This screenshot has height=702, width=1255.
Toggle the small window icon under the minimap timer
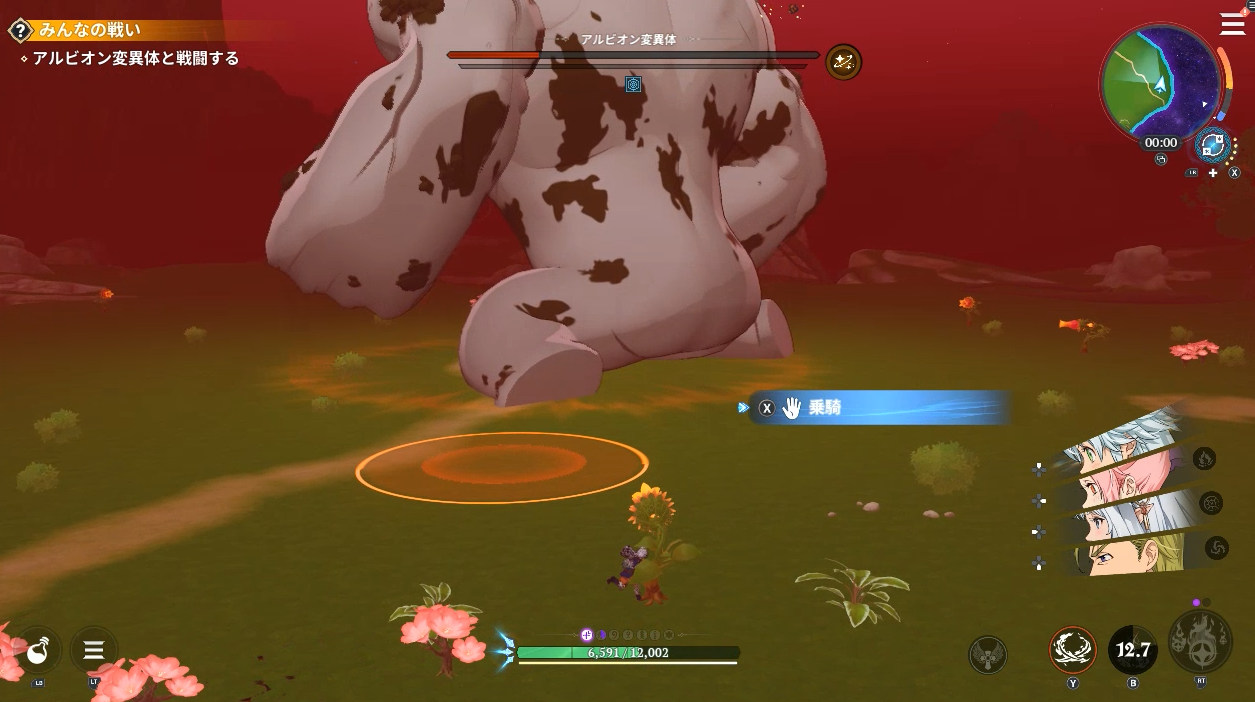pos(1160,160)
